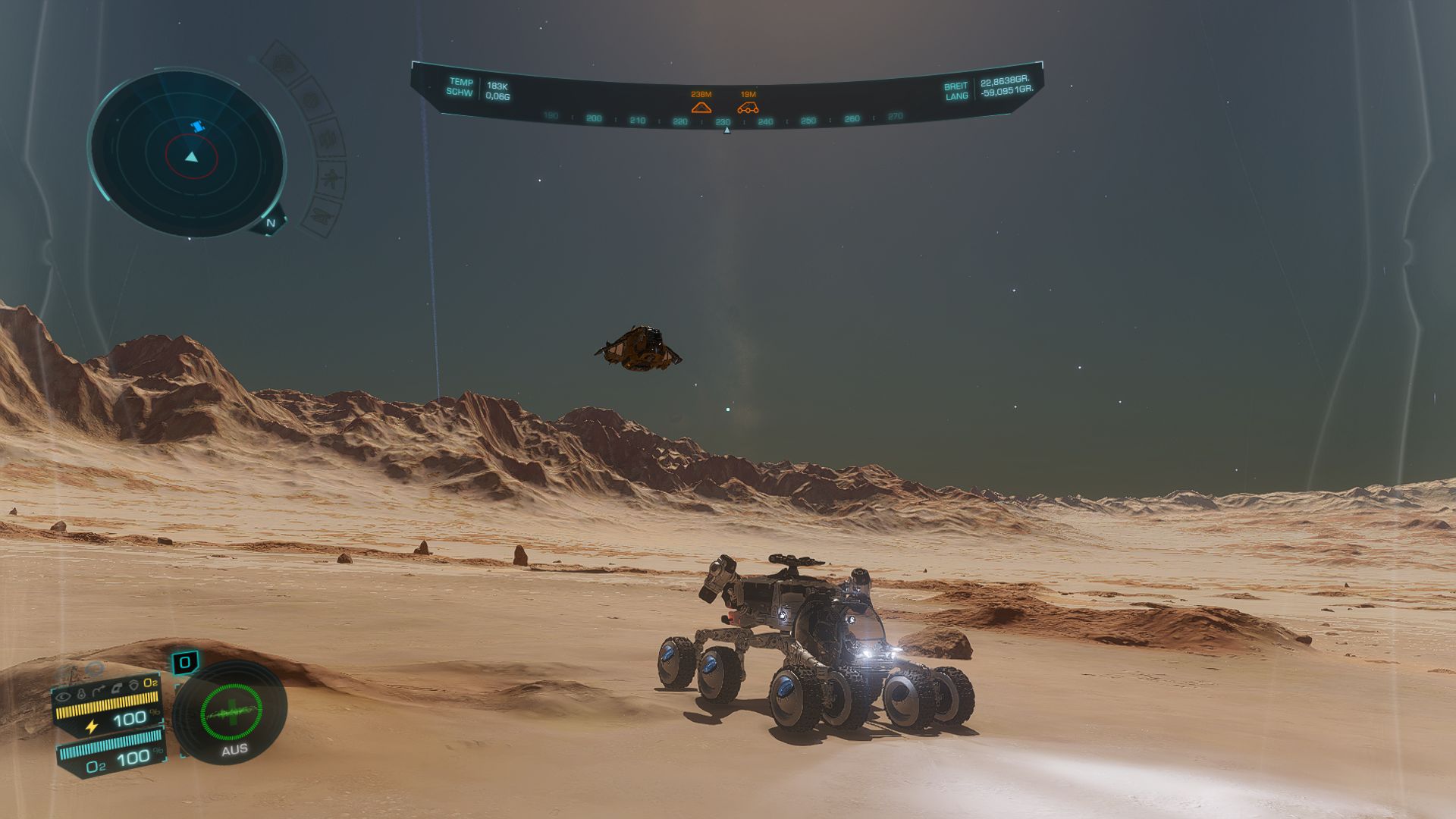Select the blue SRV contact on radar
Viewport: 1456px width, 819px height.
point(198,126)
